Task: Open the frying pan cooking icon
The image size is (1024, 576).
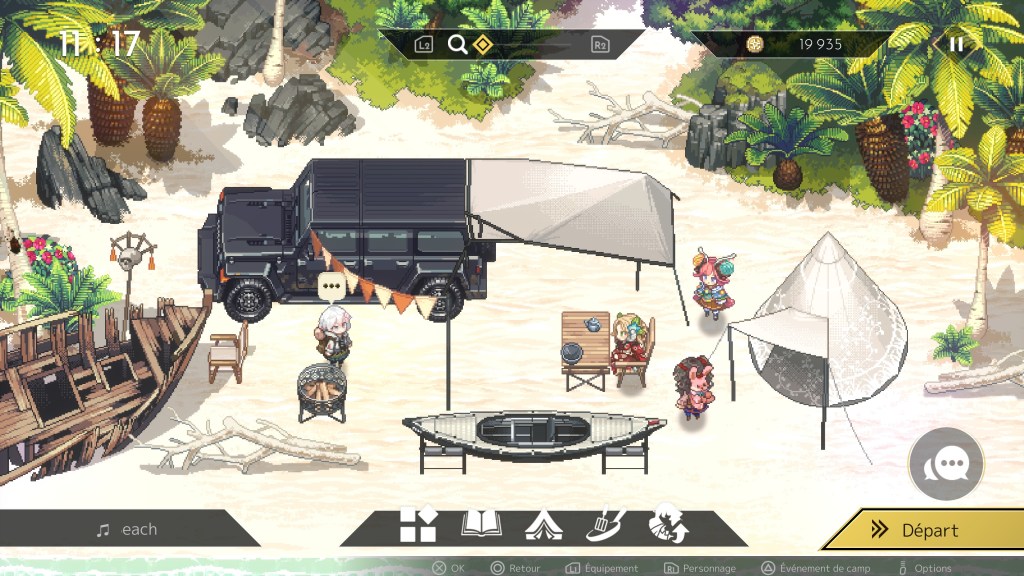Action: [604, 524]
